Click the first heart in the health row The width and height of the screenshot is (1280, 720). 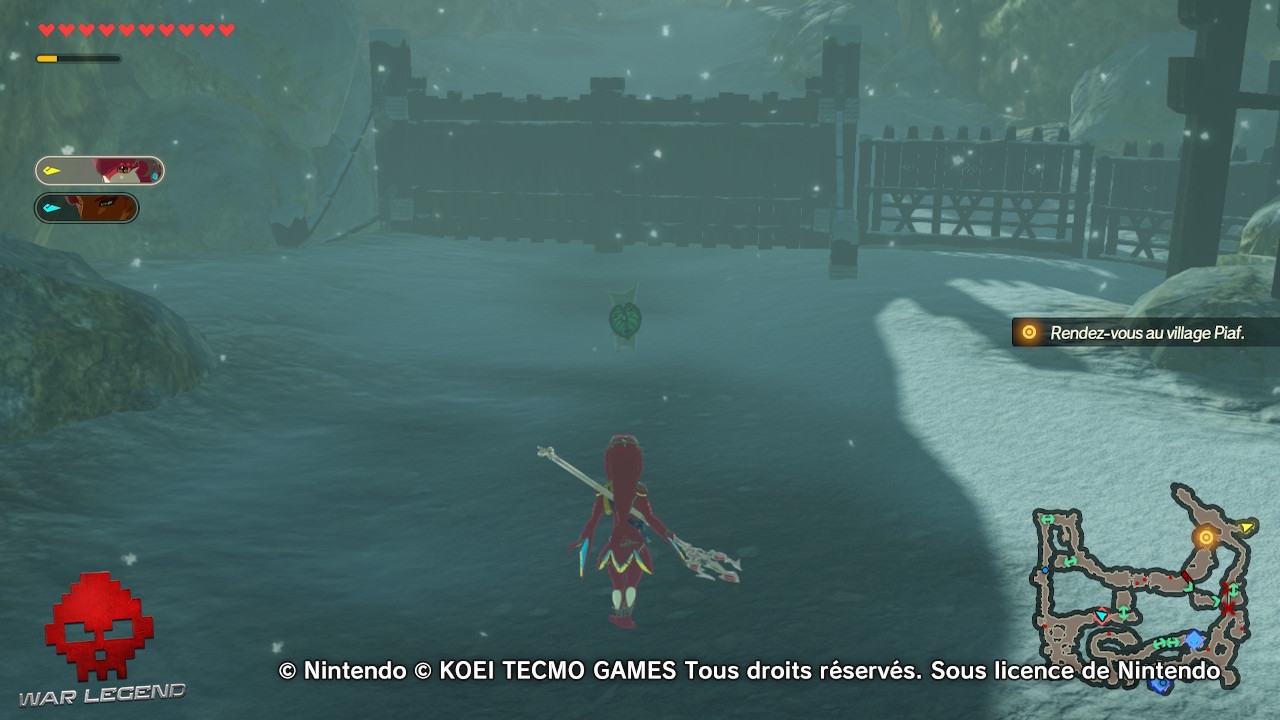tap(44, 29)
